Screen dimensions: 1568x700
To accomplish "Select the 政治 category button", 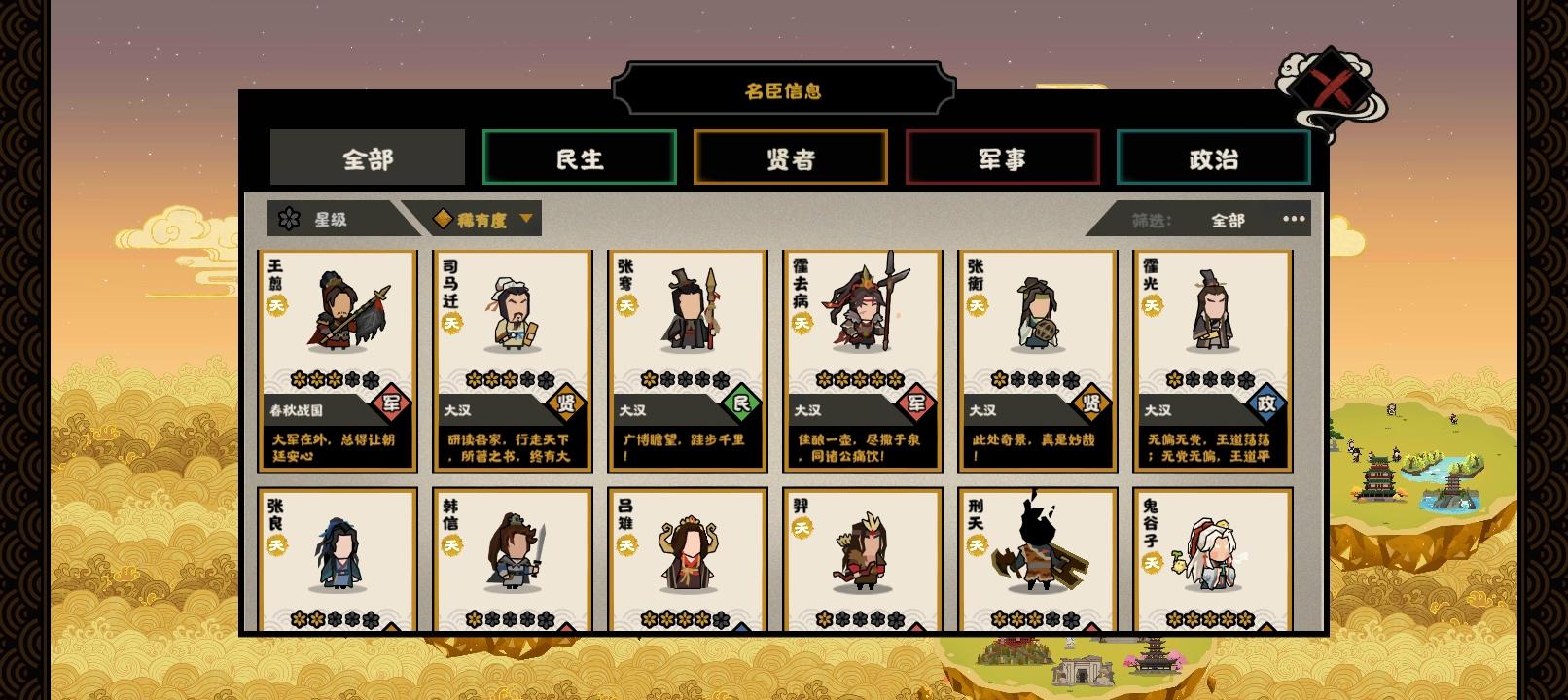I will (1214, 157).
